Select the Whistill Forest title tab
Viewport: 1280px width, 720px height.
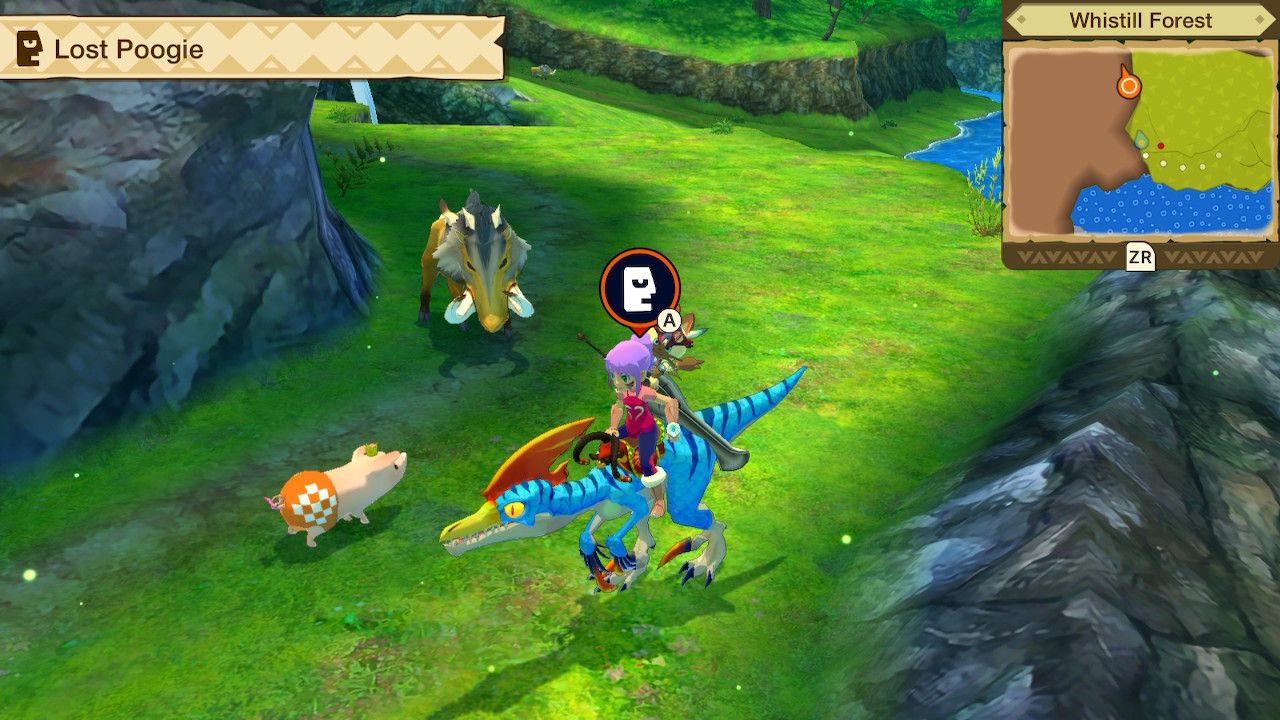point(1141,19)
